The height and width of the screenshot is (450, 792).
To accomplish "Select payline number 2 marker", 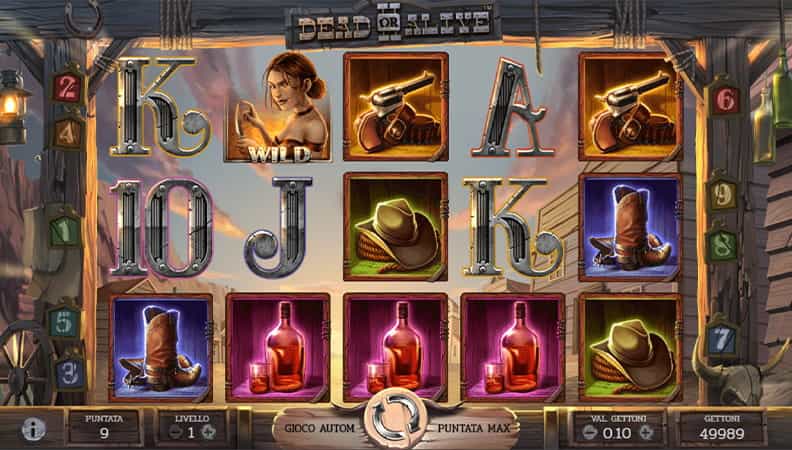I will point(68,84).
